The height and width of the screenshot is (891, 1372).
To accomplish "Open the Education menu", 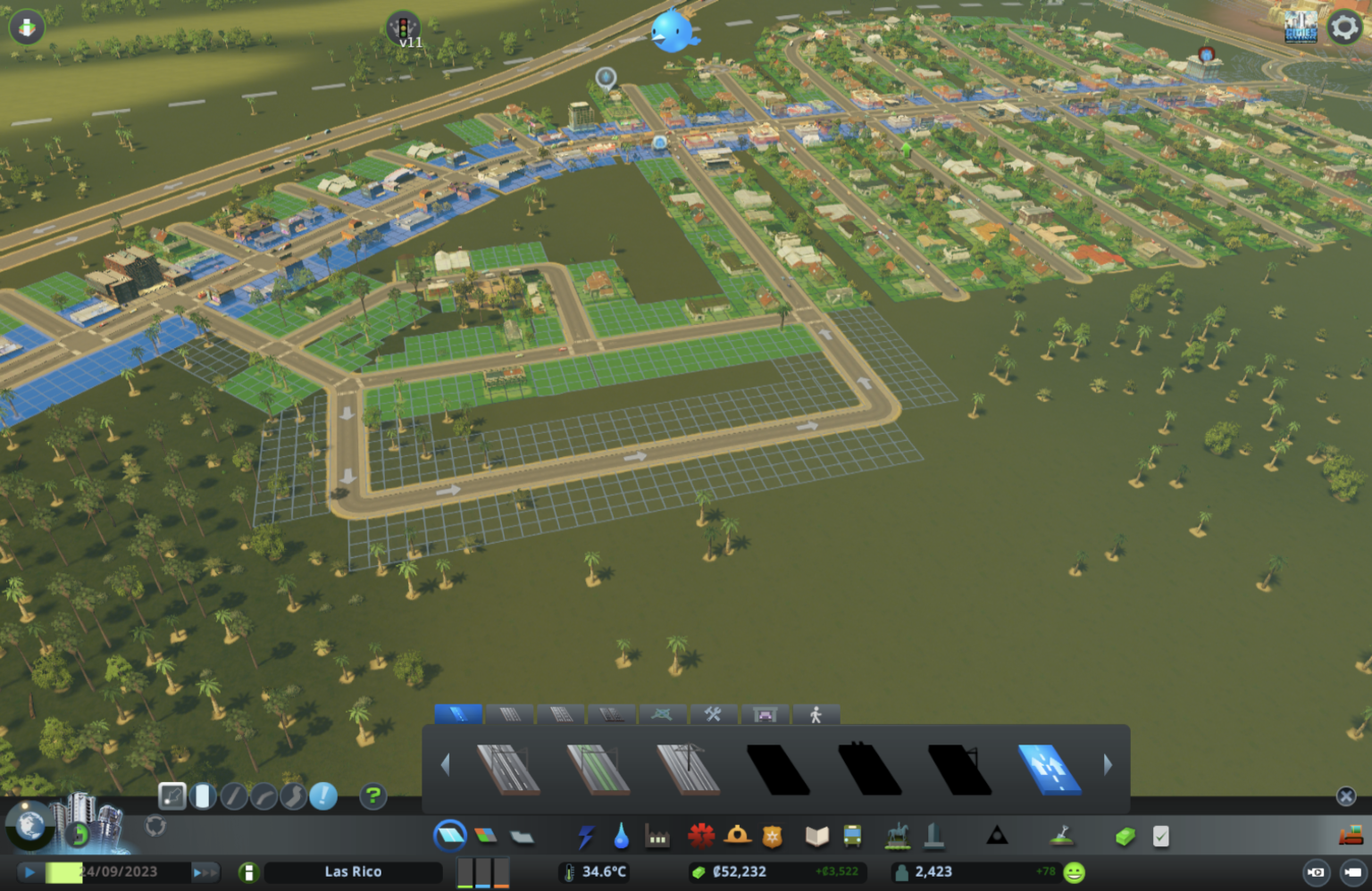I will 816,836.
